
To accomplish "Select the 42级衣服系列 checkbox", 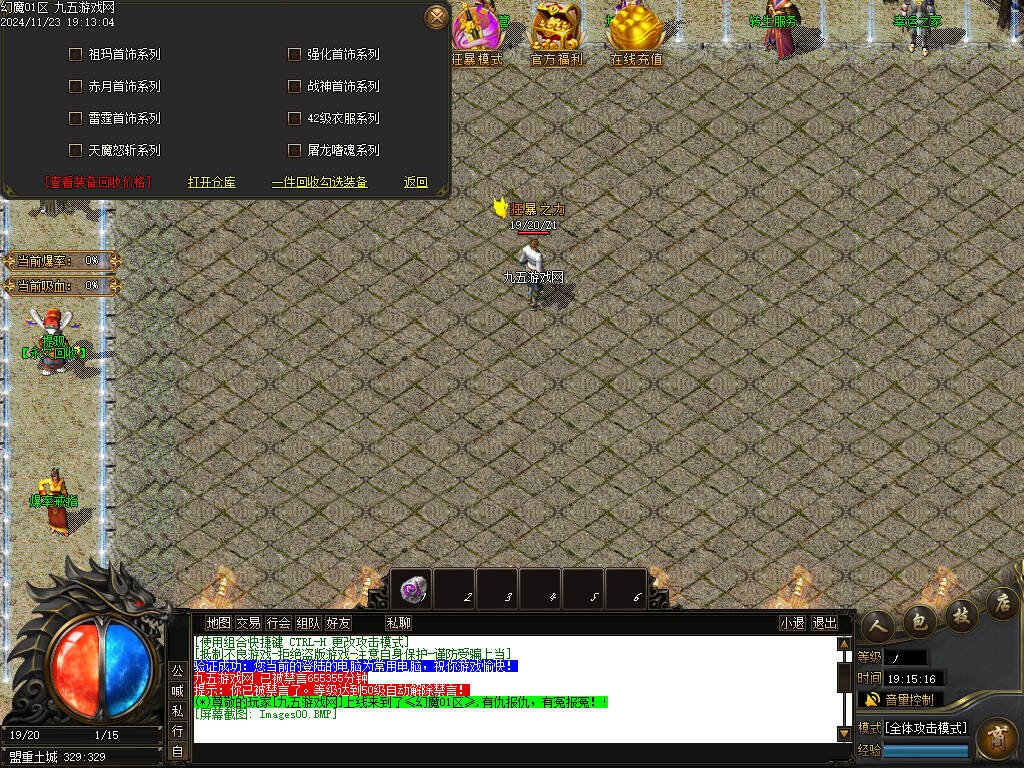I will point(294,118).
